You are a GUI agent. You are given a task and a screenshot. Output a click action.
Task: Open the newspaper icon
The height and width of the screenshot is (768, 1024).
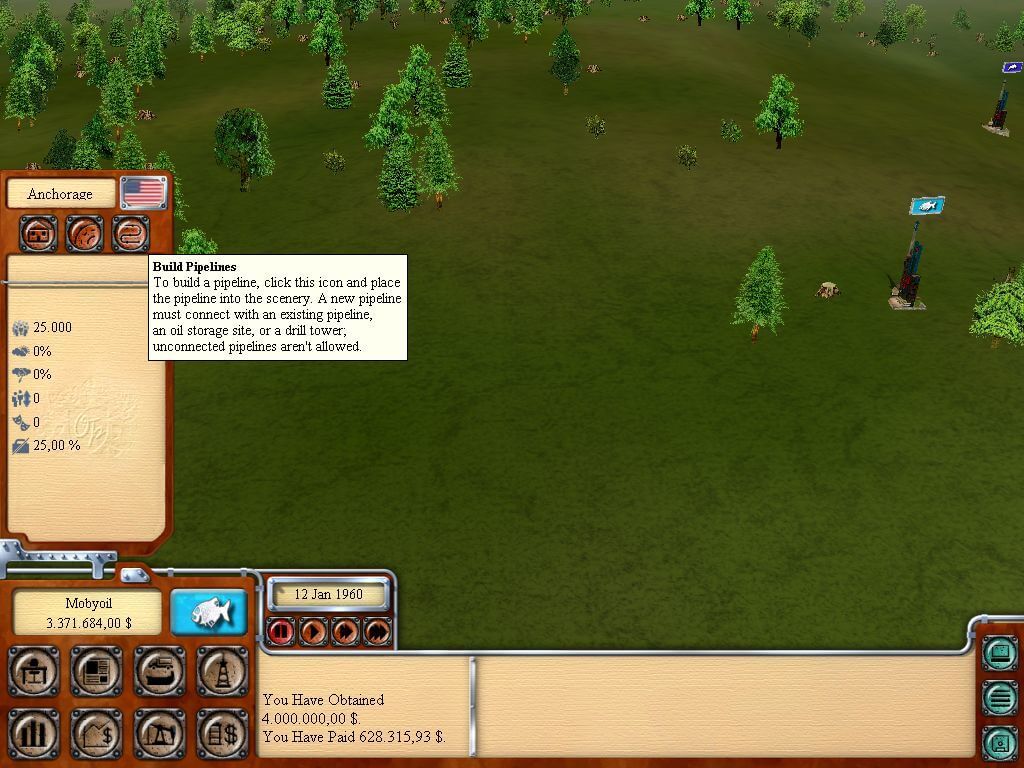click(96, 671)
